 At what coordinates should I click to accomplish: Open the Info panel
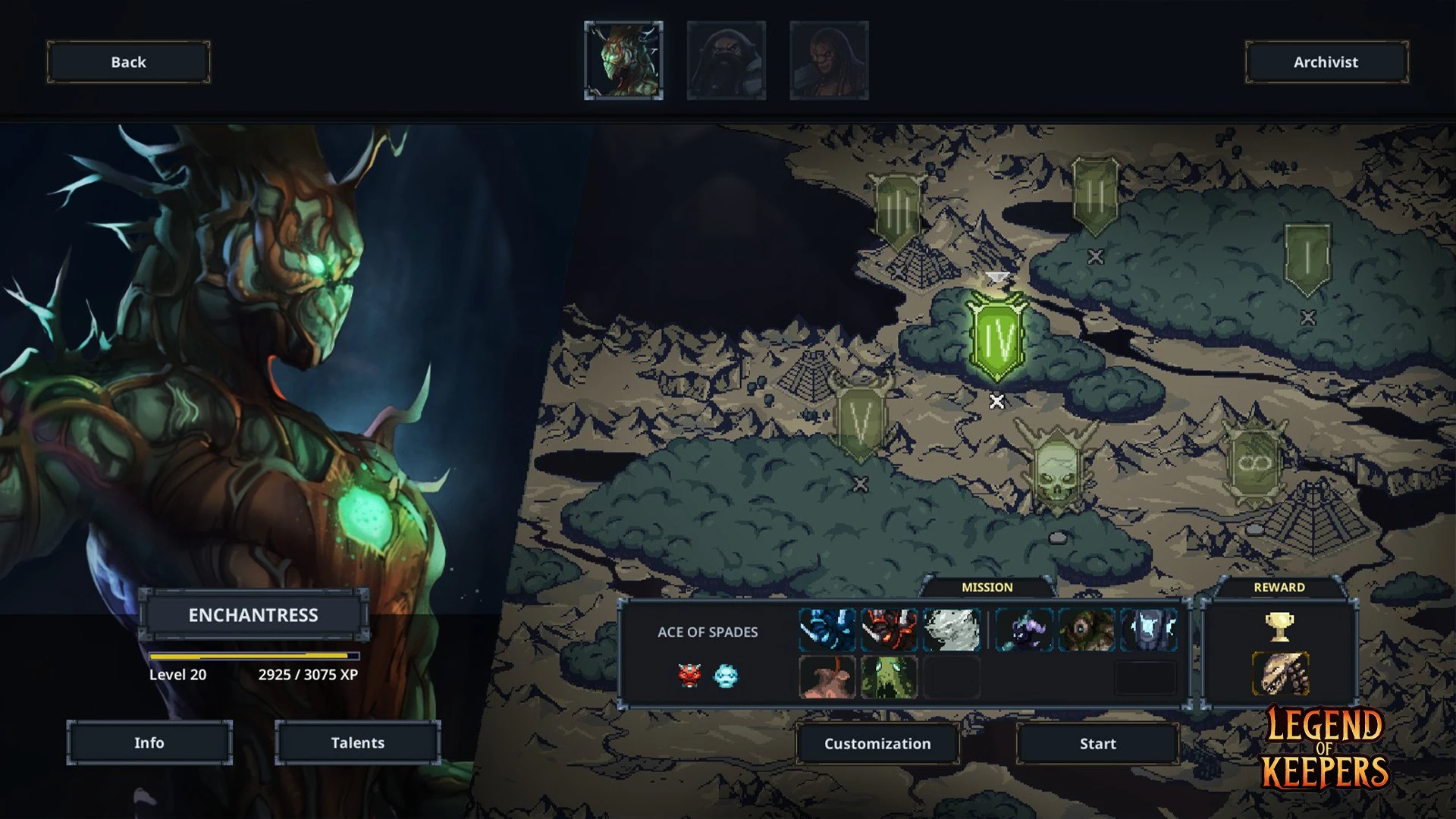coord(149,742)
